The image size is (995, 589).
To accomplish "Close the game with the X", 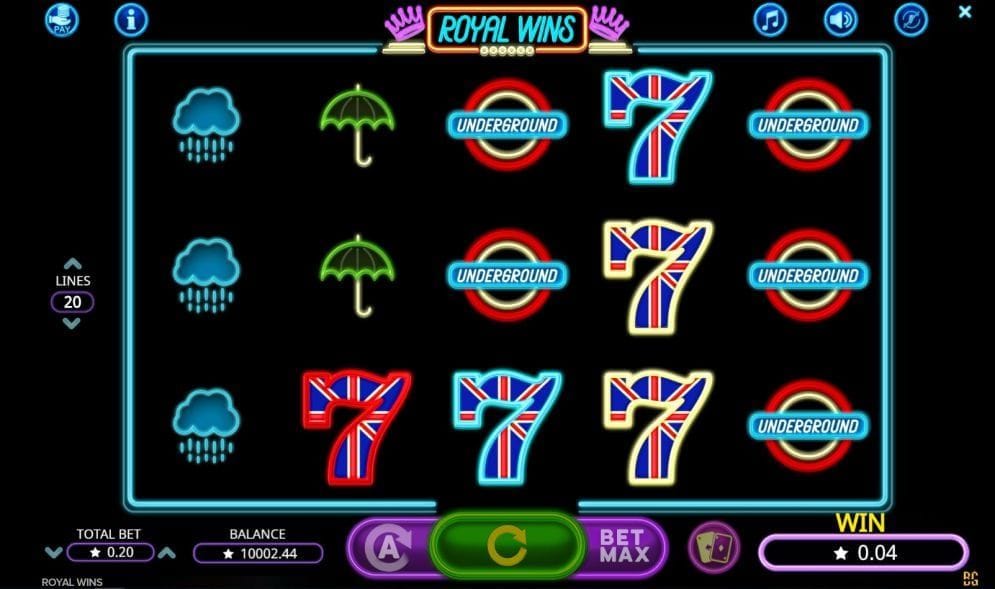I will (965, 12).
